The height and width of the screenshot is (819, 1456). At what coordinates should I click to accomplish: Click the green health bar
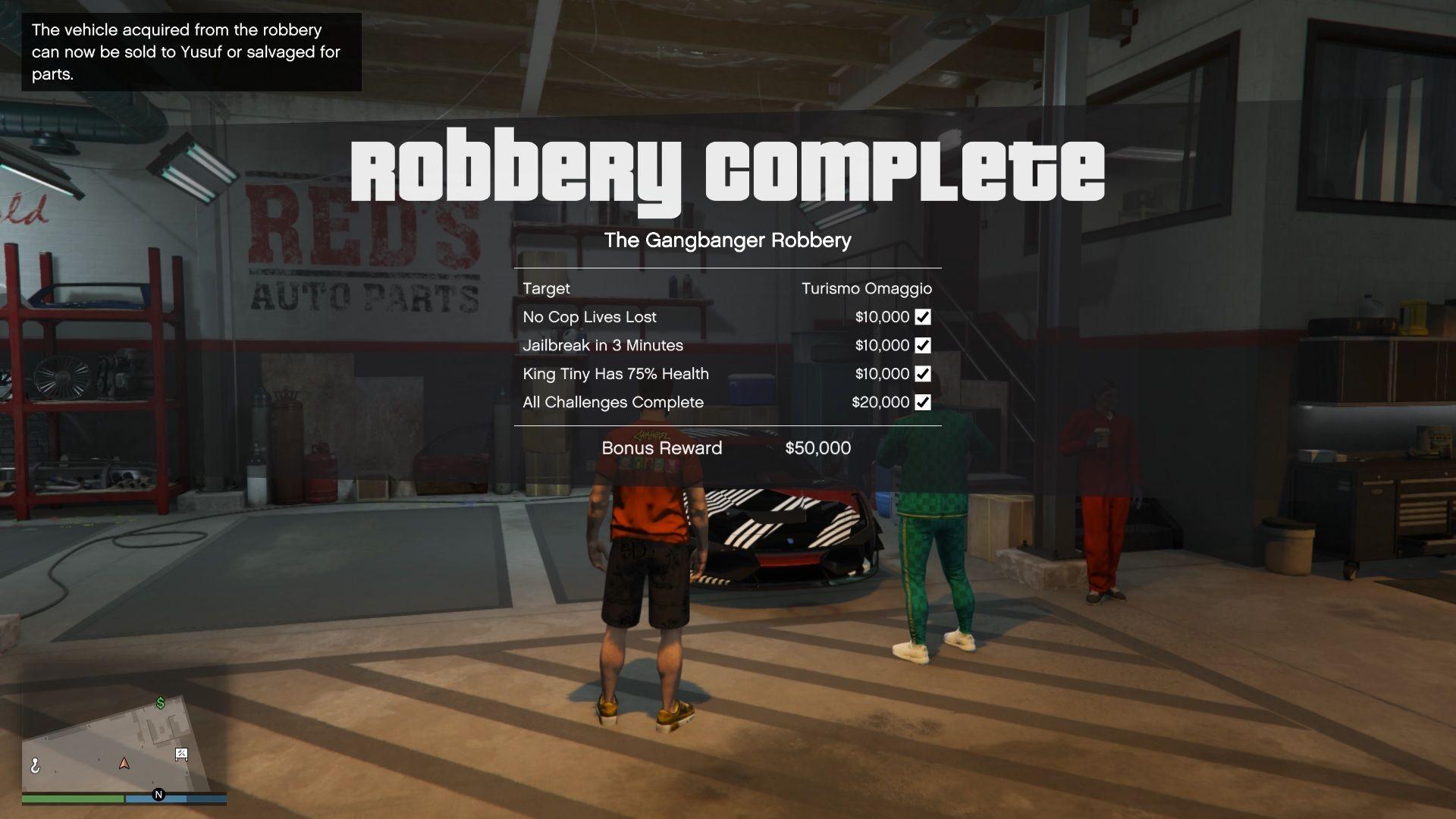pos(72,799)
